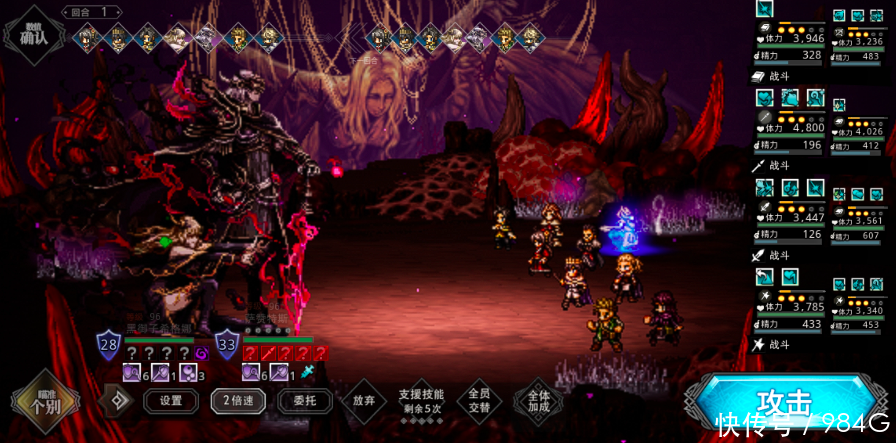896x443 pixels.
Task: Click the small diamond icon beside 设置
Action: pyautogui.click(x=116, y=401)
